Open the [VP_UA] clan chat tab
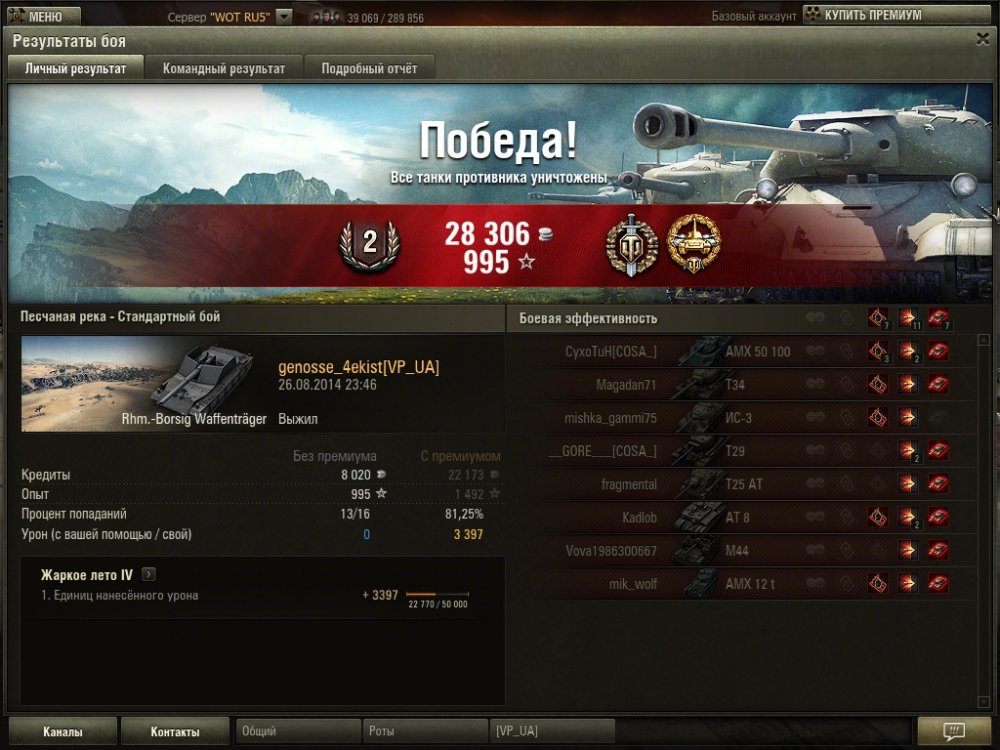This screenshot has width=1000, height=750. coord(551,732)
